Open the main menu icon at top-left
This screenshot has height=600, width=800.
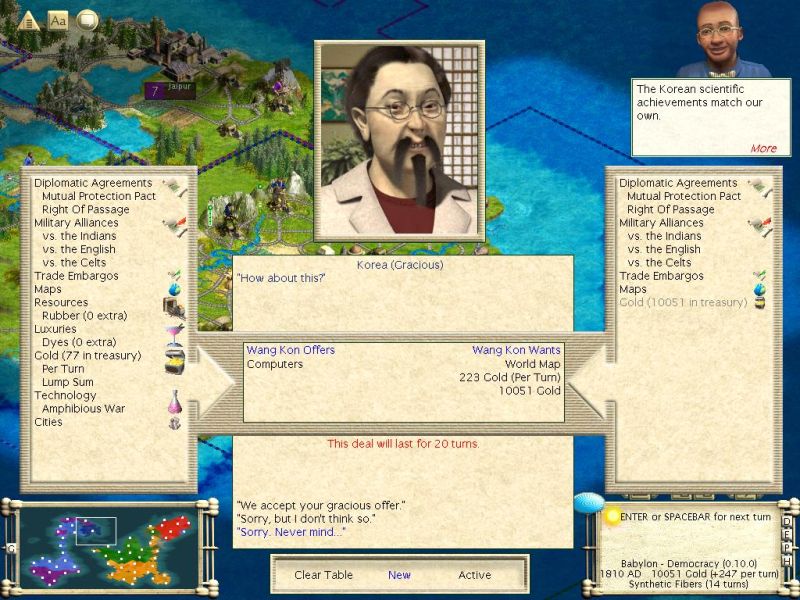pos(28,20)
